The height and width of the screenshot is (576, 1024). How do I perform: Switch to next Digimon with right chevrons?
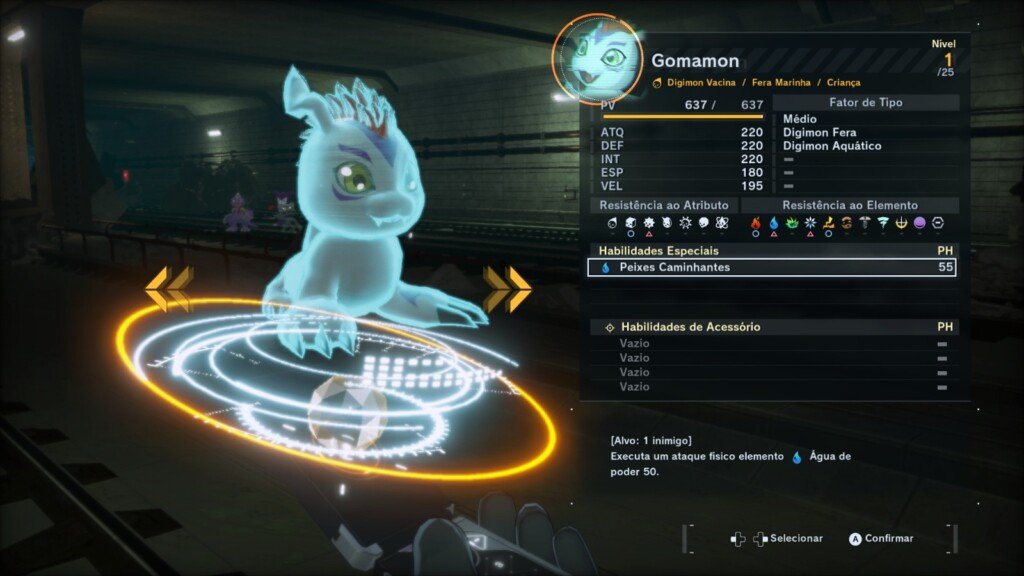[x=508, y=288]
